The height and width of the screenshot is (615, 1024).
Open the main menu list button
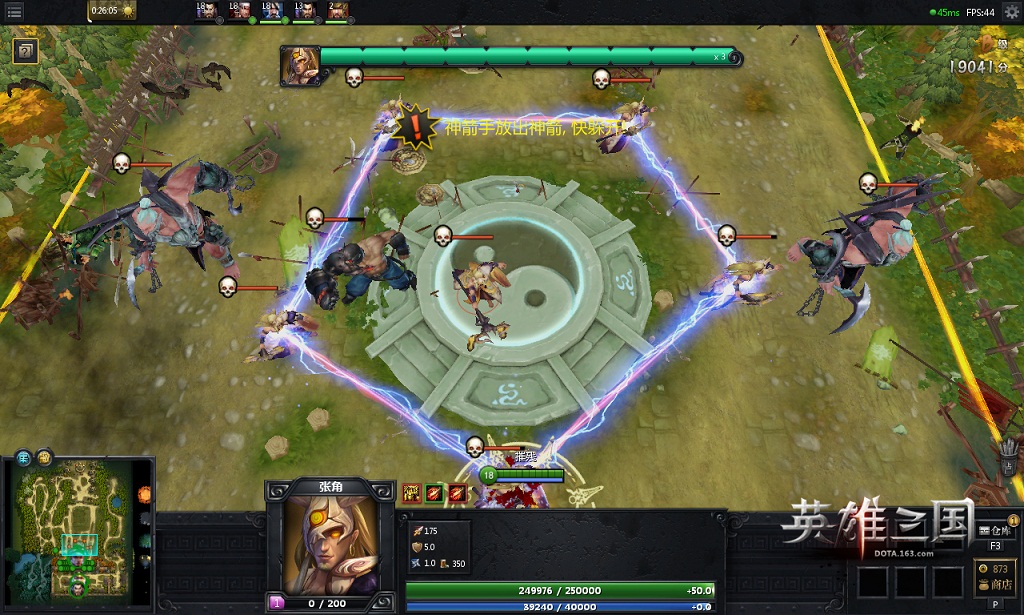click(15, 12)
